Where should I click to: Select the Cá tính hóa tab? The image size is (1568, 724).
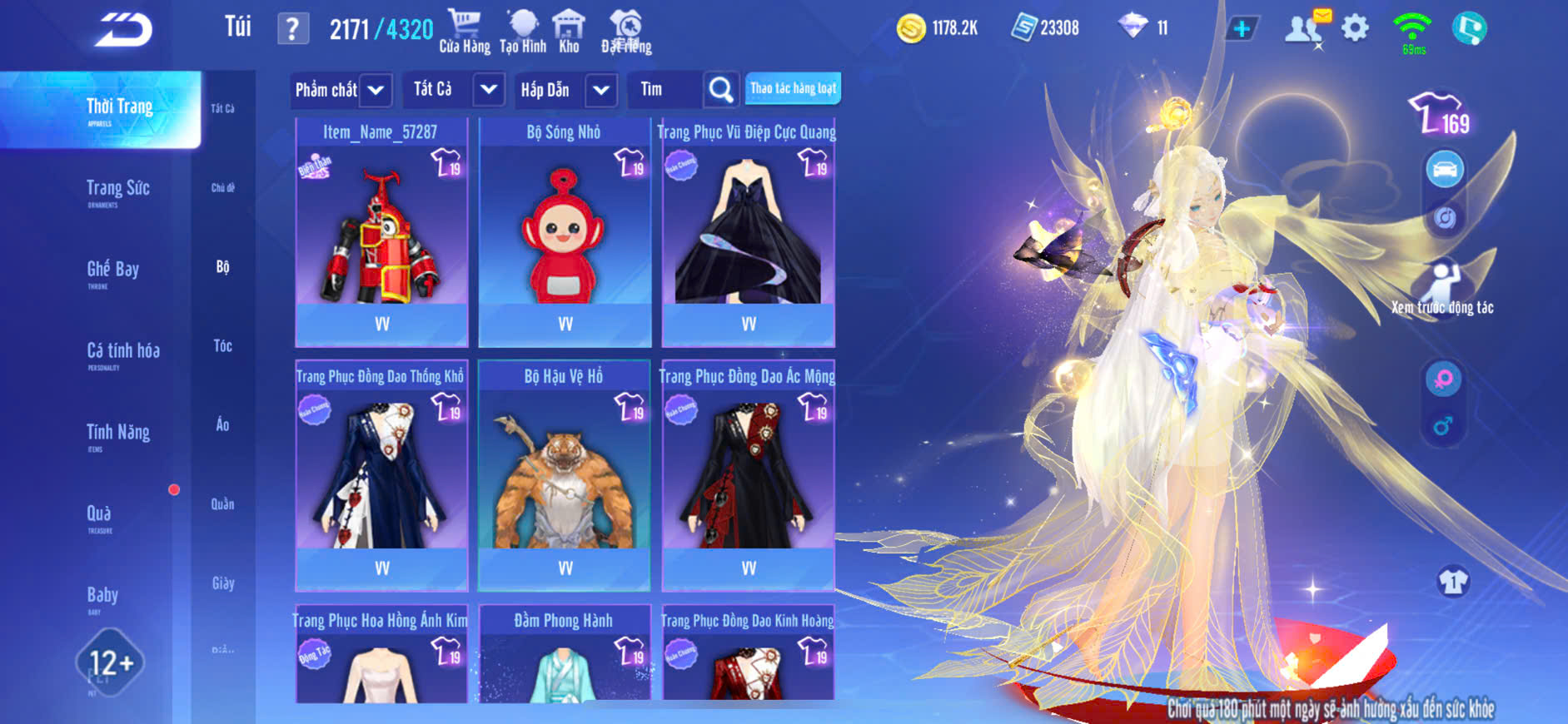(x=122, y=352)
